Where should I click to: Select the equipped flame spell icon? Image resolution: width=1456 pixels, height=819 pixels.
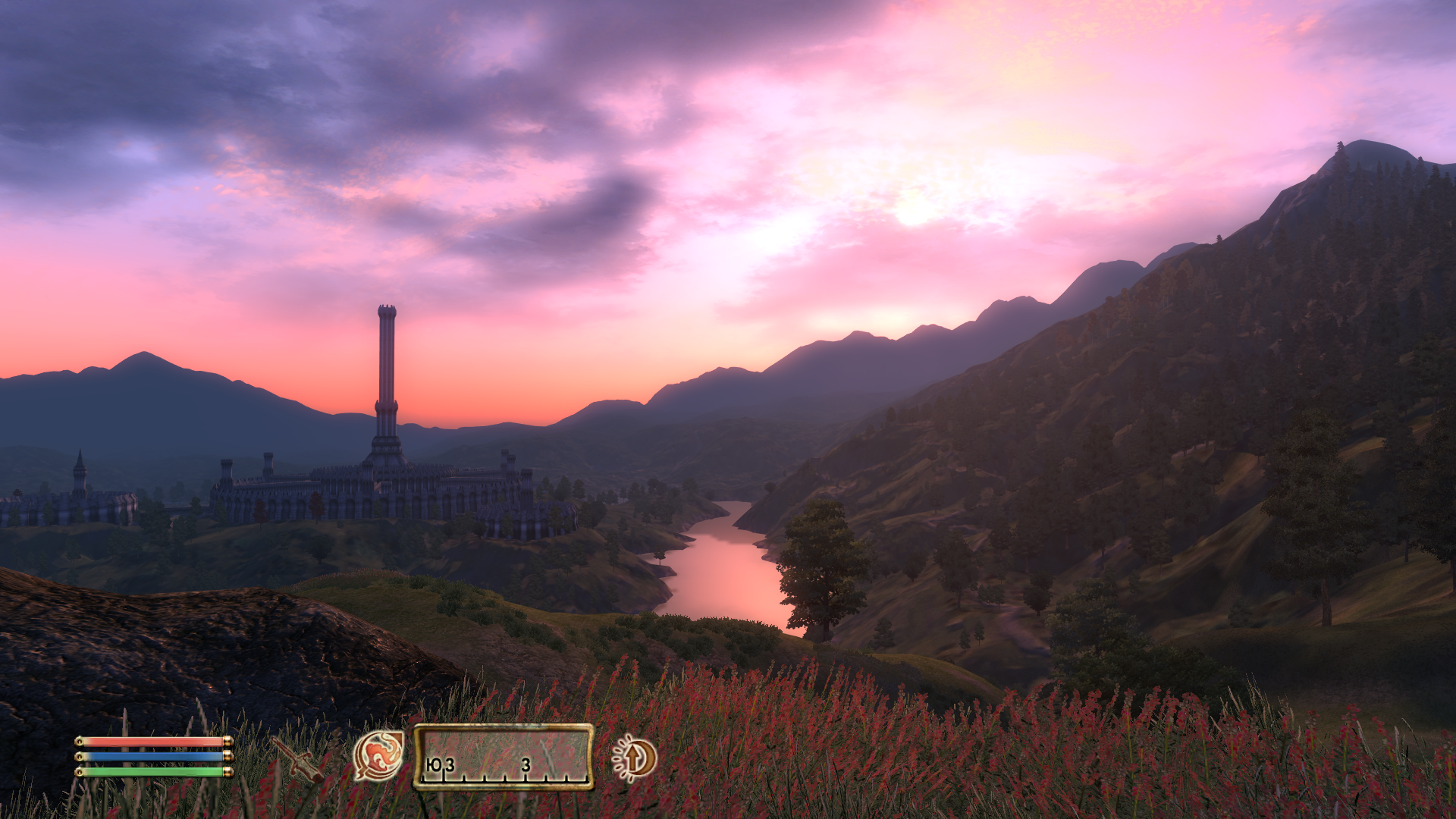[378, 755]
